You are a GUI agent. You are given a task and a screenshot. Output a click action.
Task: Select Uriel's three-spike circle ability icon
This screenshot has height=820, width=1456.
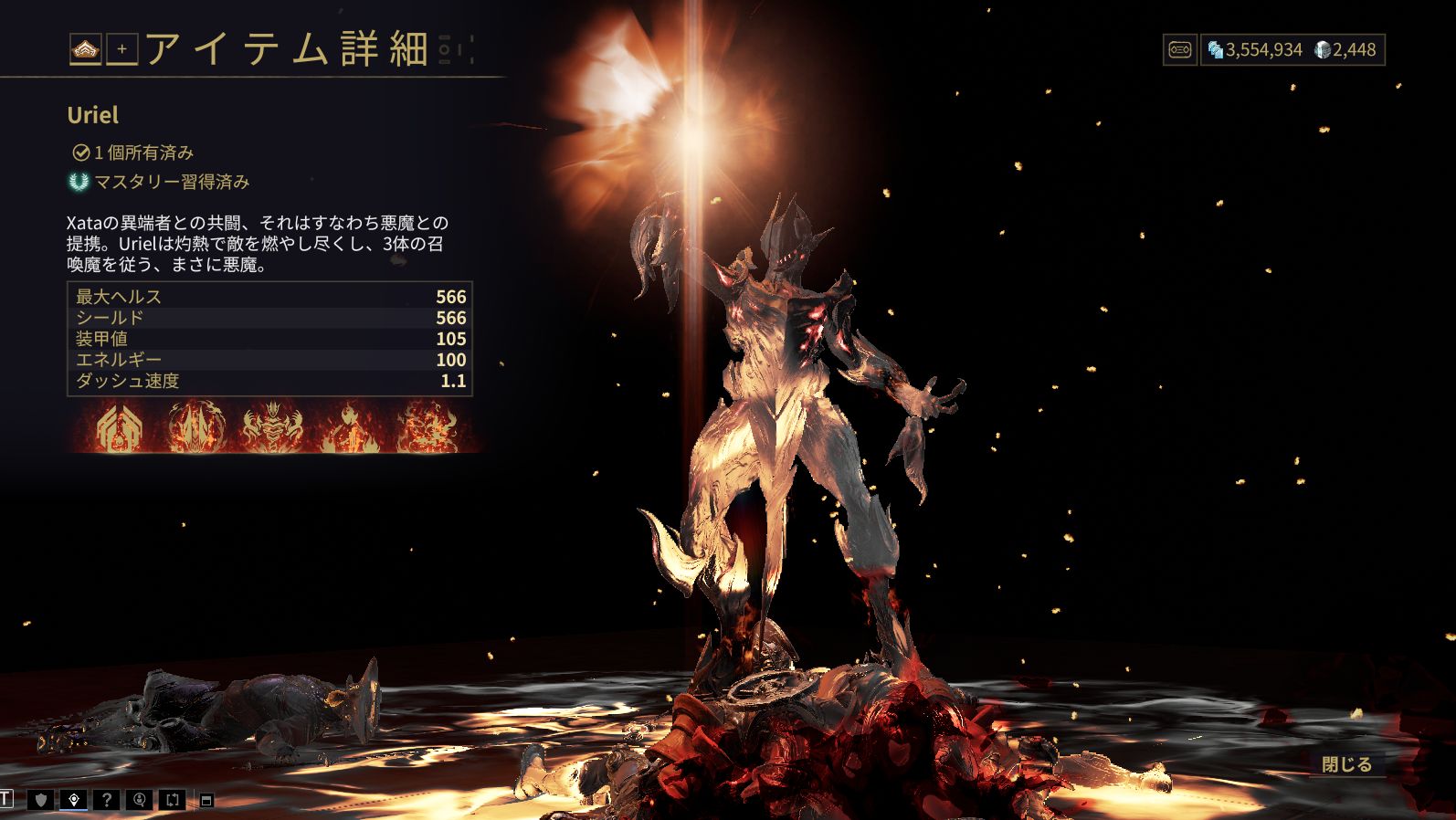[x=197, y=427]
